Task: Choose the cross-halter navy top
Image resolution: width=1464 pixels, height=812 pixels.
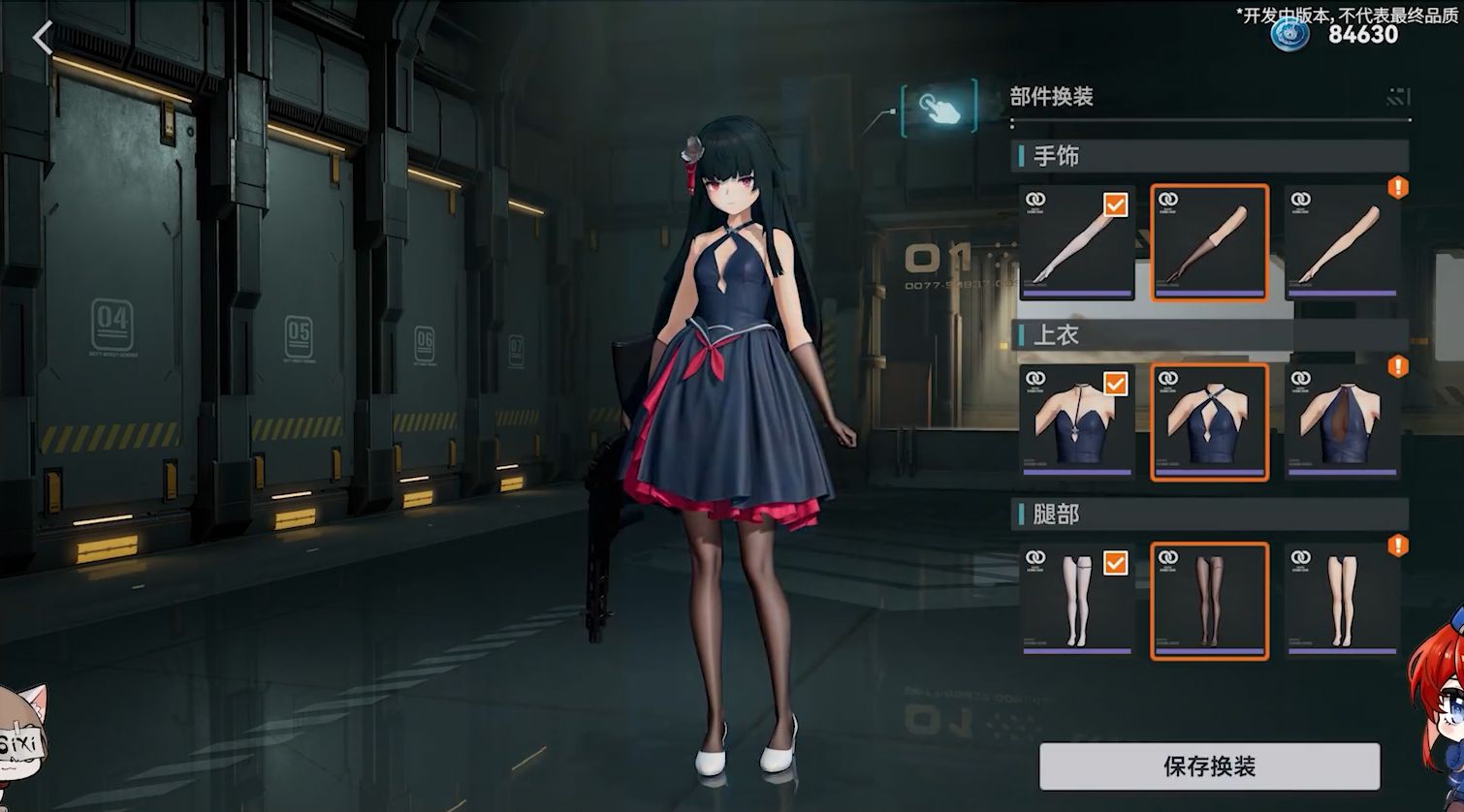Action: point(1209,422)
